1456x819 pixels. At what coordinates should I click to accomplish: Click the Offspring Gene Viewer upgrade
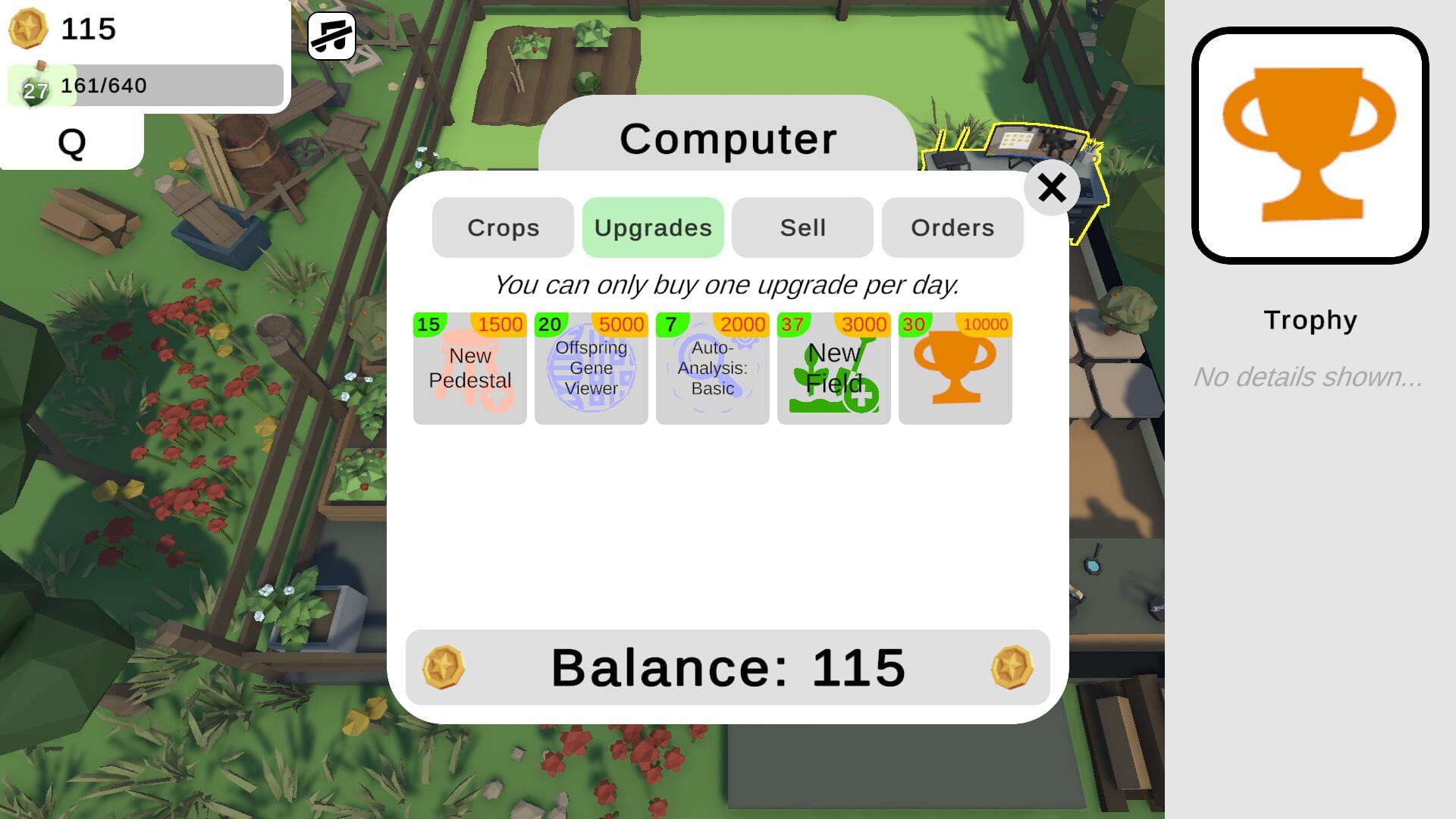tap(591, 368)
